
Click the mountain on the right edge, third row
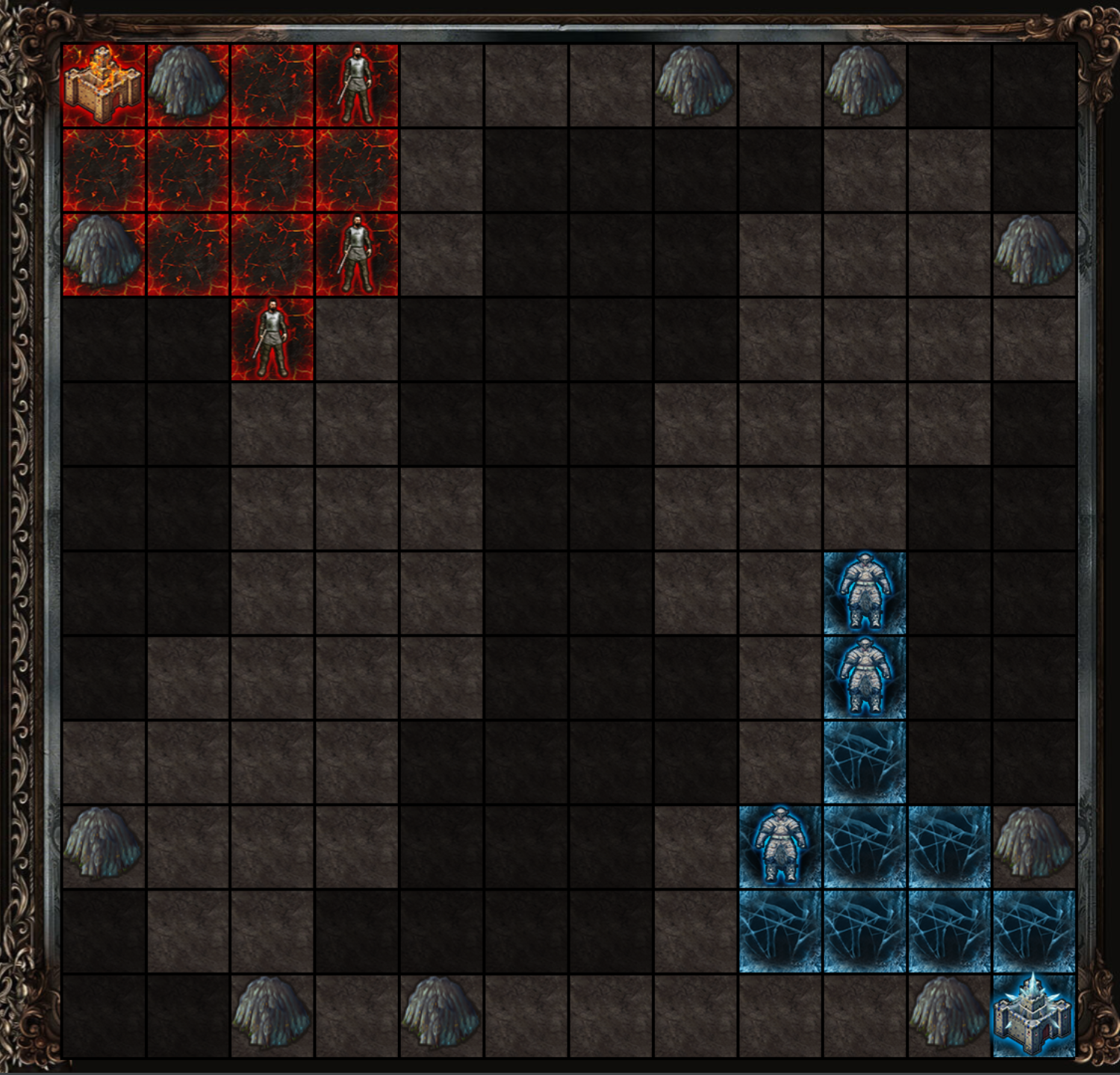[x=1034, y=254]
